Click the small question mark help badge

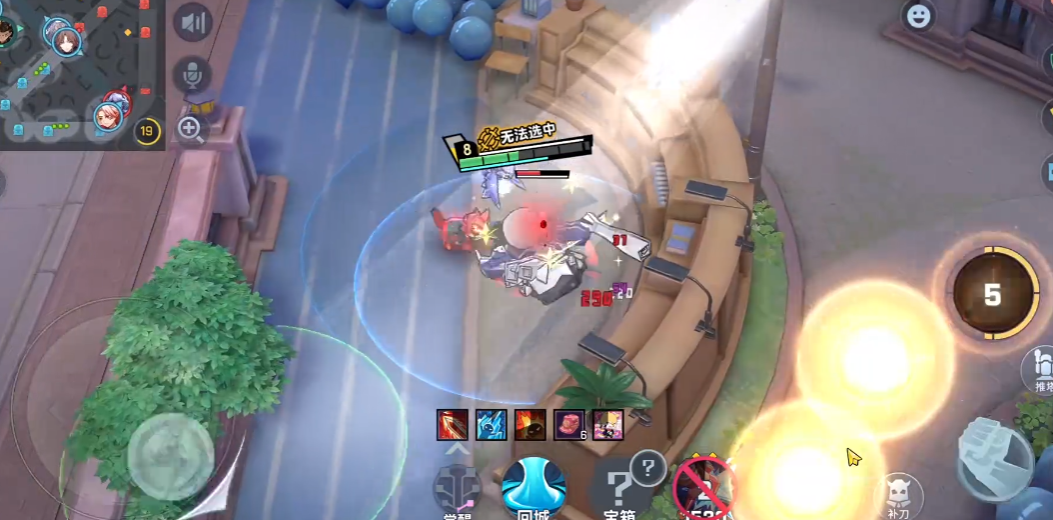(649, 467)
